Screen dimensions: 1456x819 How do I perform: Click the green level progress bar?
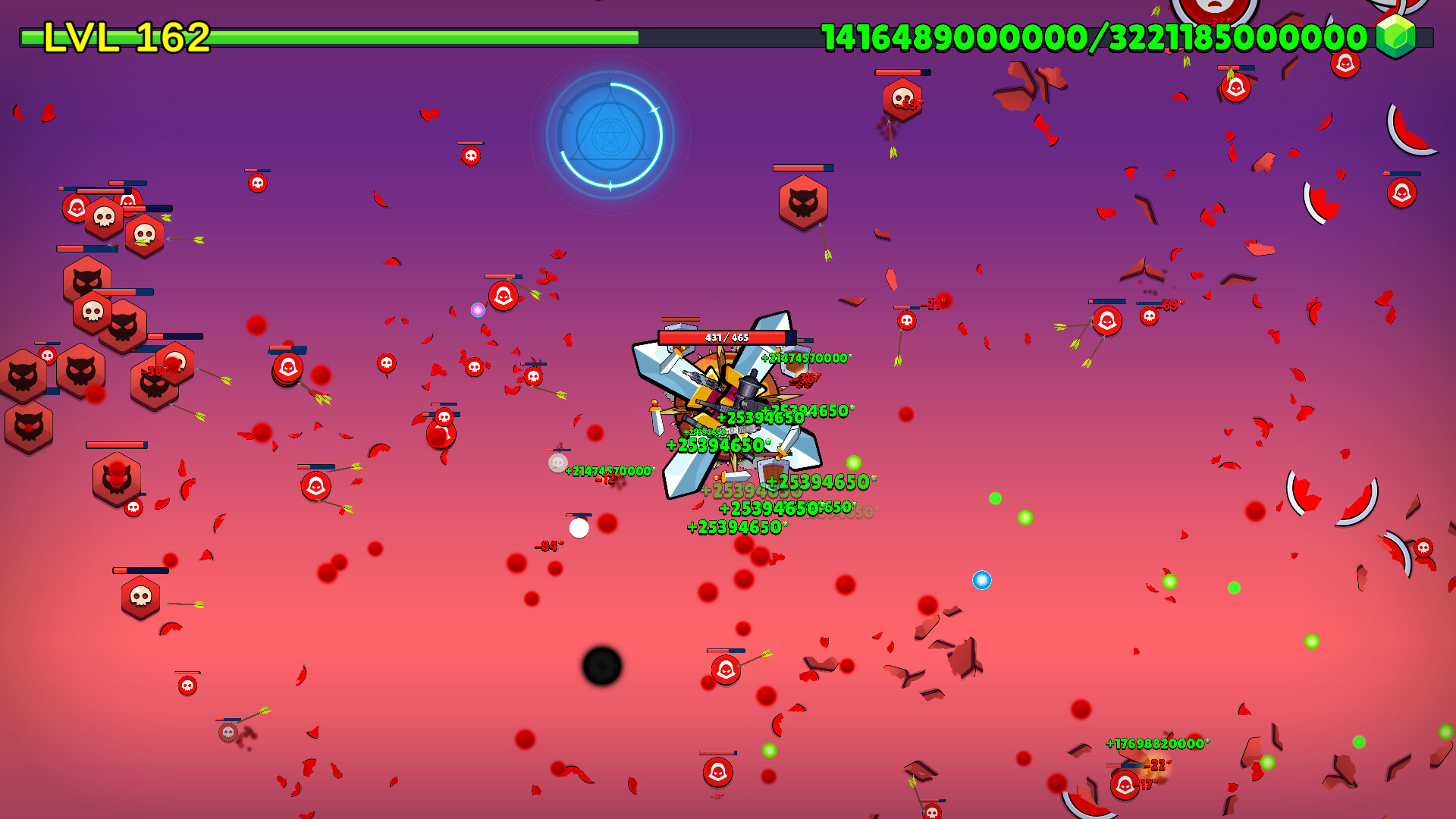(425, 36)
